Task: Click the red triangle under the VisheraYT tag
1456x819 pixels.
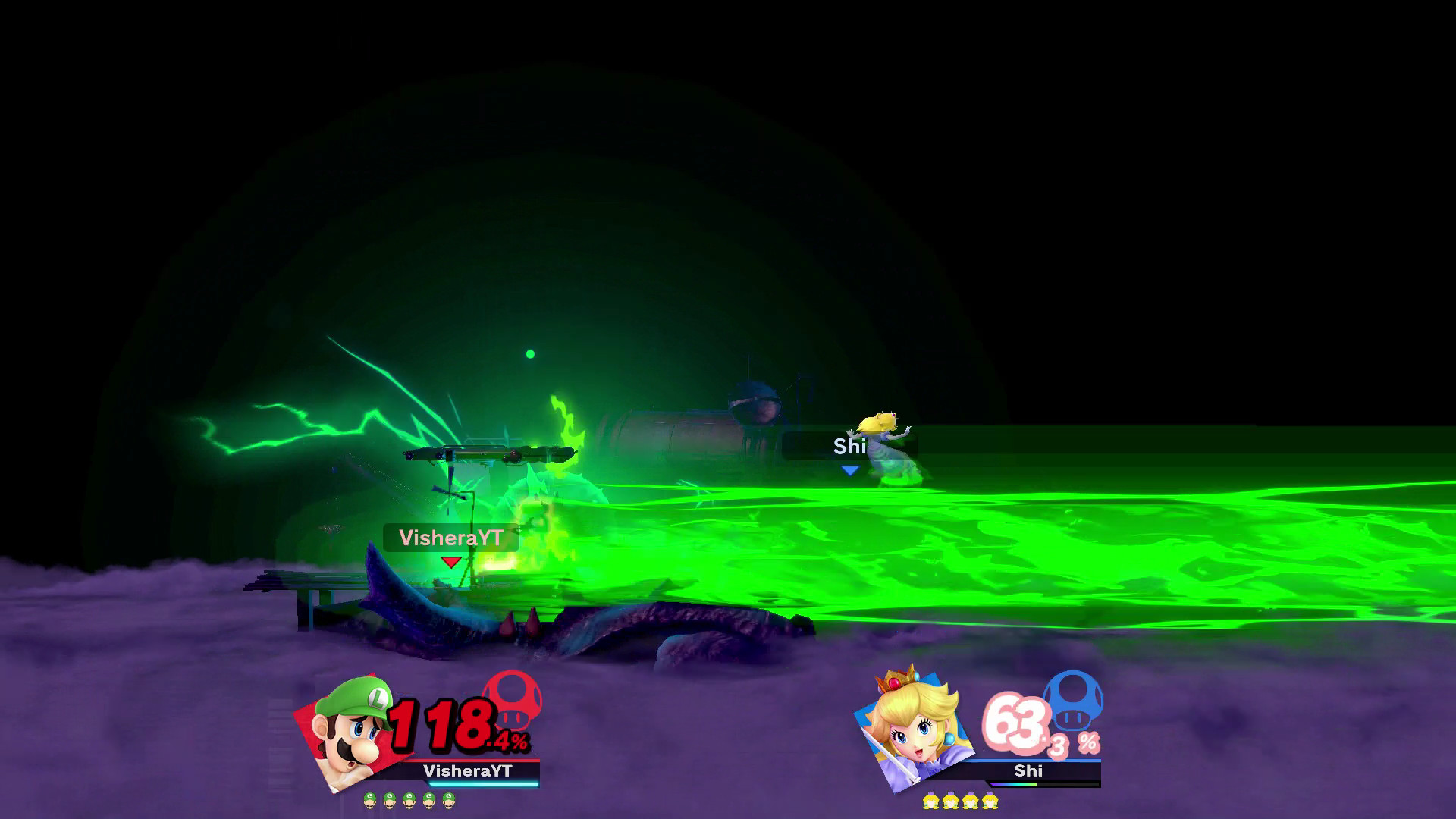Action: (450, 562)
